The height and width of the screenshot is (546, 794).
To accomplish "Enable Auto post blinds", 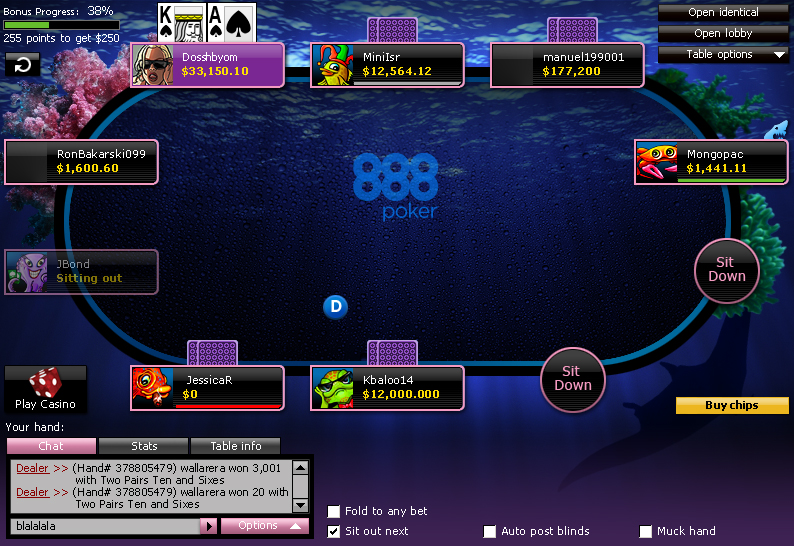I will pyautogui.click(x=490, y=531).
